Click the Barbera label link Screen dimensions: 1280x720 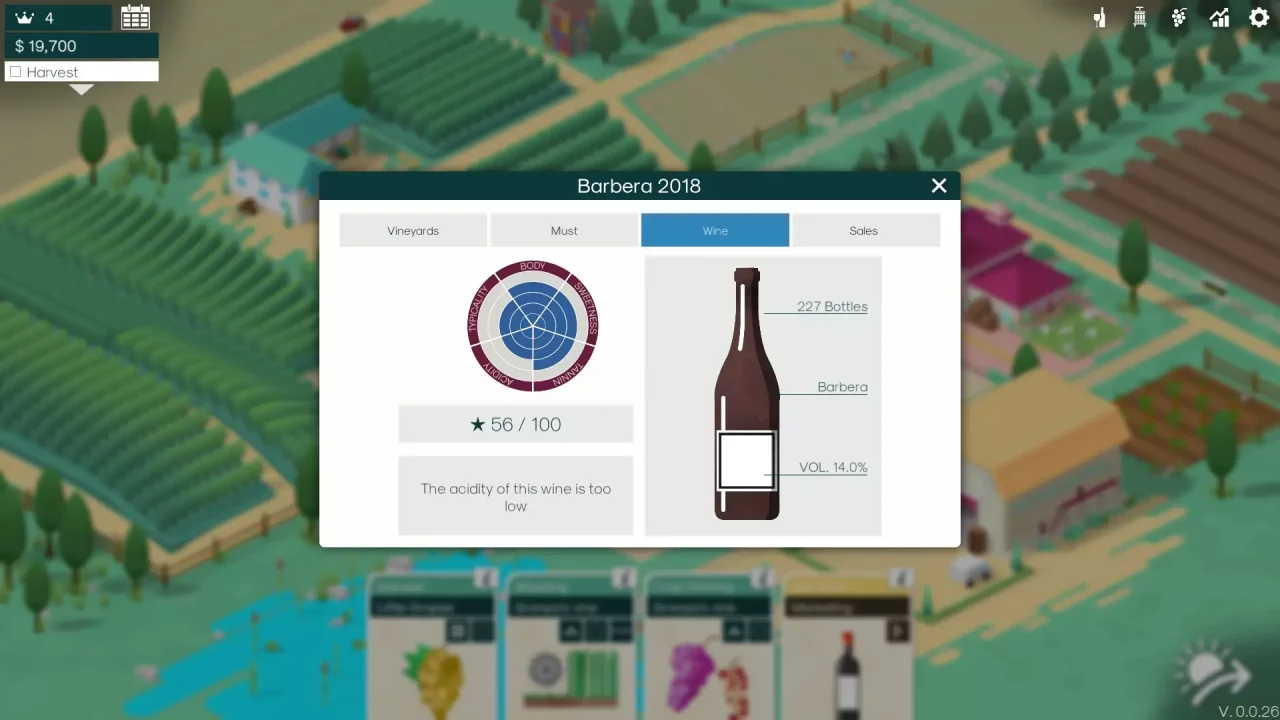[x=842, y=387]
